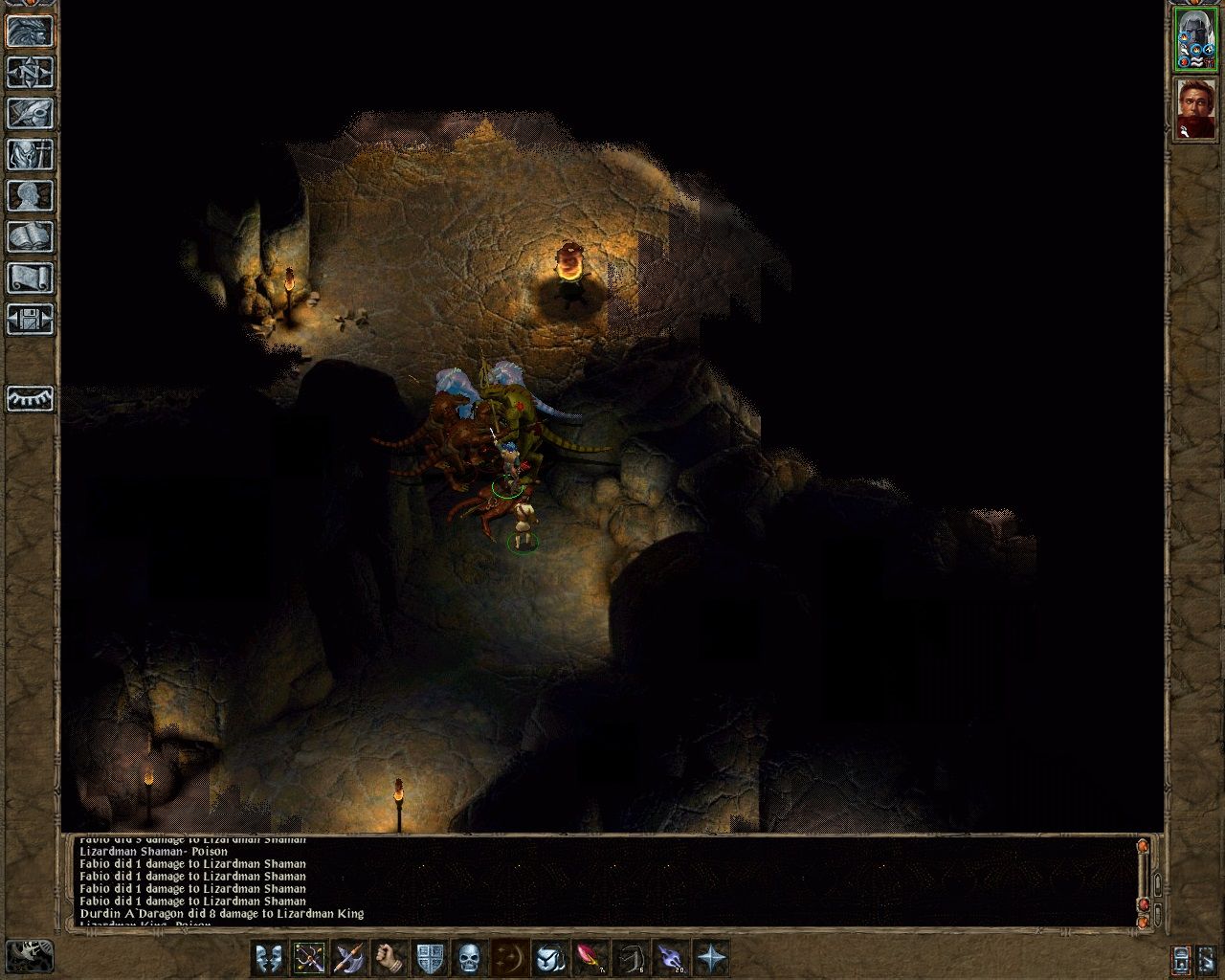Screen dimensions: 1225x980
Task: Click the combat log scrollbar
Action: (x=1142, y=880)
